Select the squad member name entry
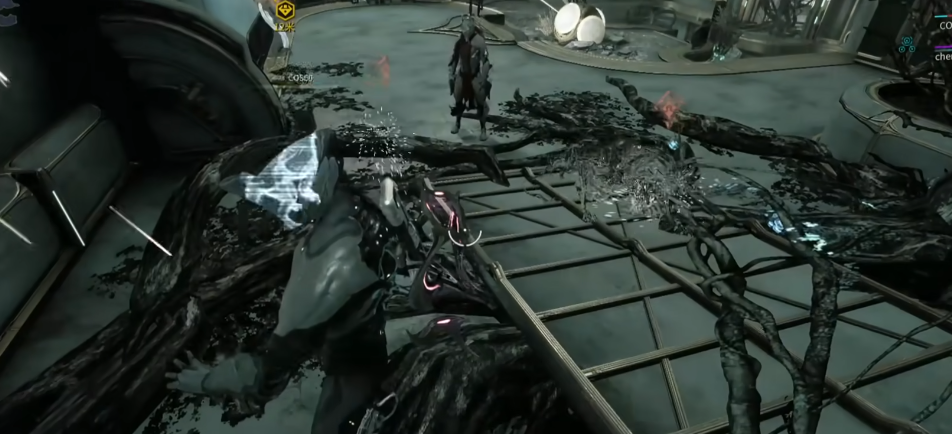This screenshot has width=952, height=434. coord(941,58)
